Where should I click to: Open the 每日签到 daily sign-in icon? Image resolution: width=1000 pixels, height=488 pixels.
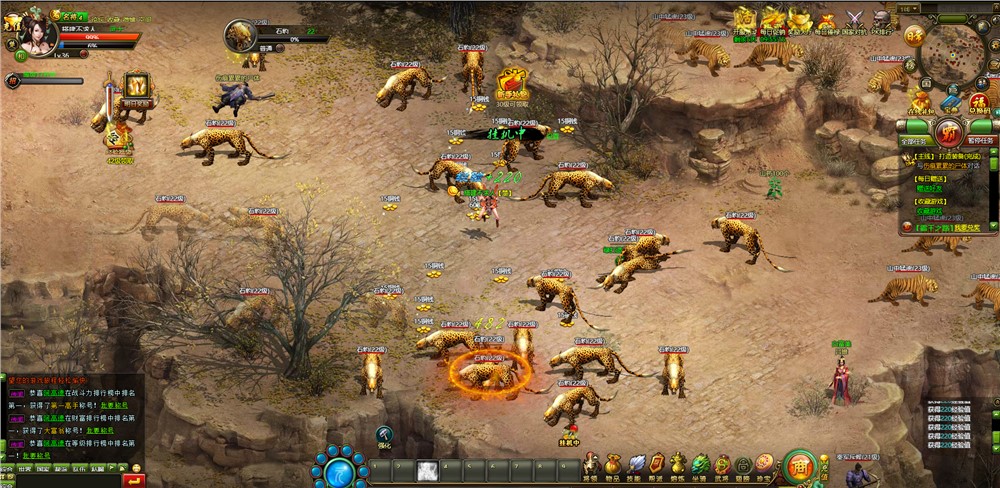tap(773, 19)
